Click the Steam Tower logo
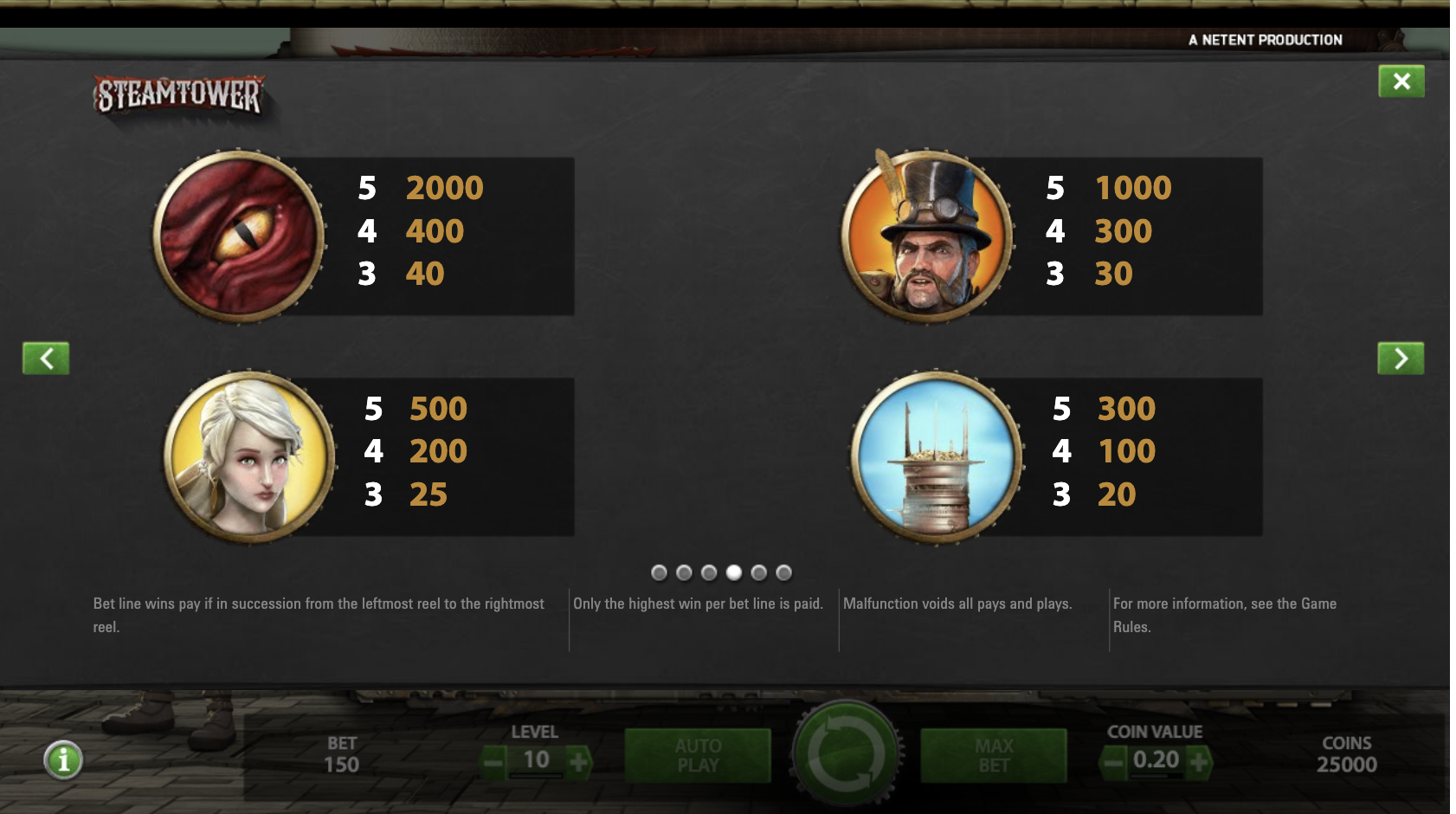Viewport: 1456px width, 814px height. [x=177, y=94]
